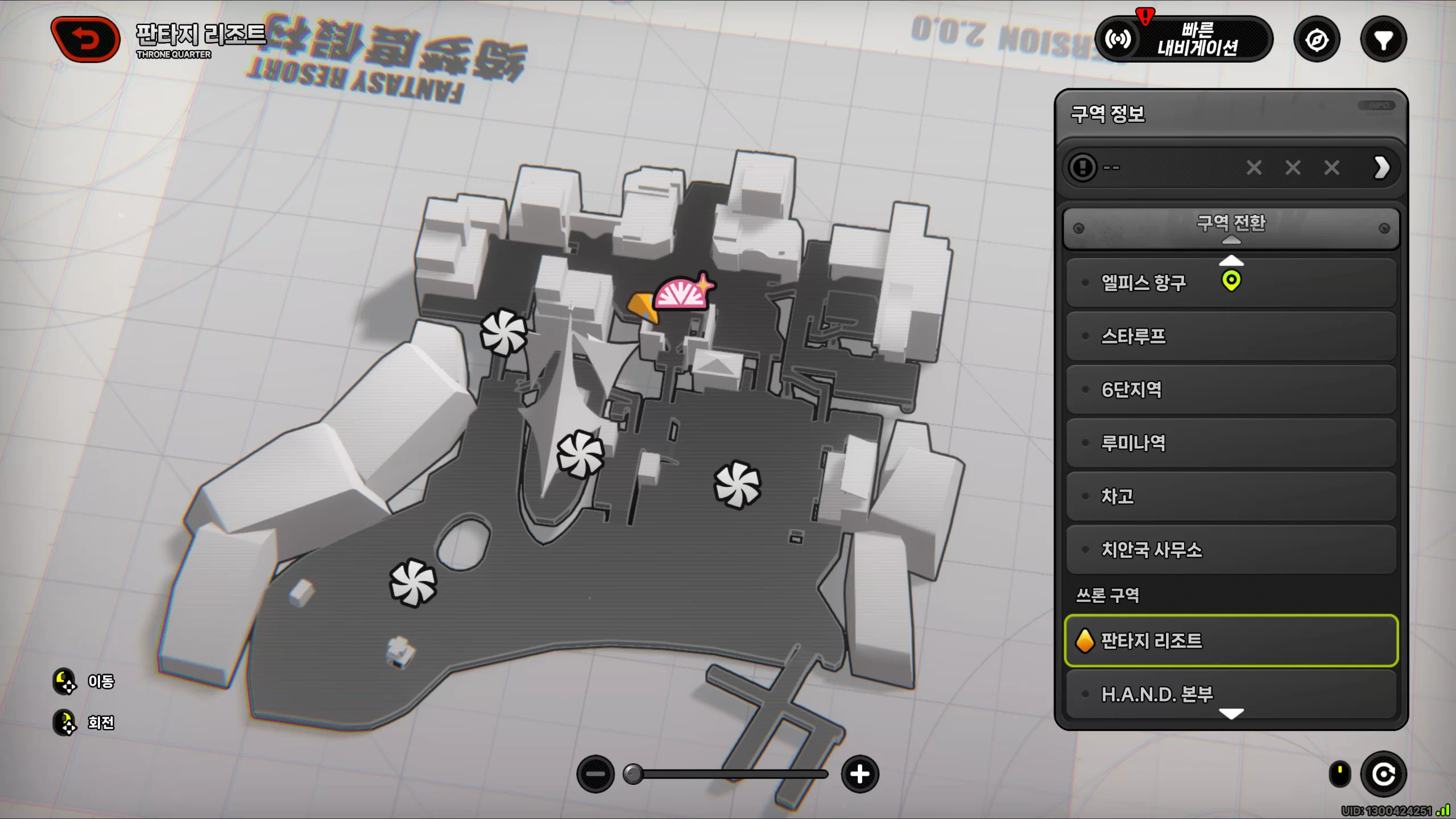Toggle the 구역 전환 area switch header
The width and height of the screenshot is (1456, 819).
click(x=1231, y=227)
